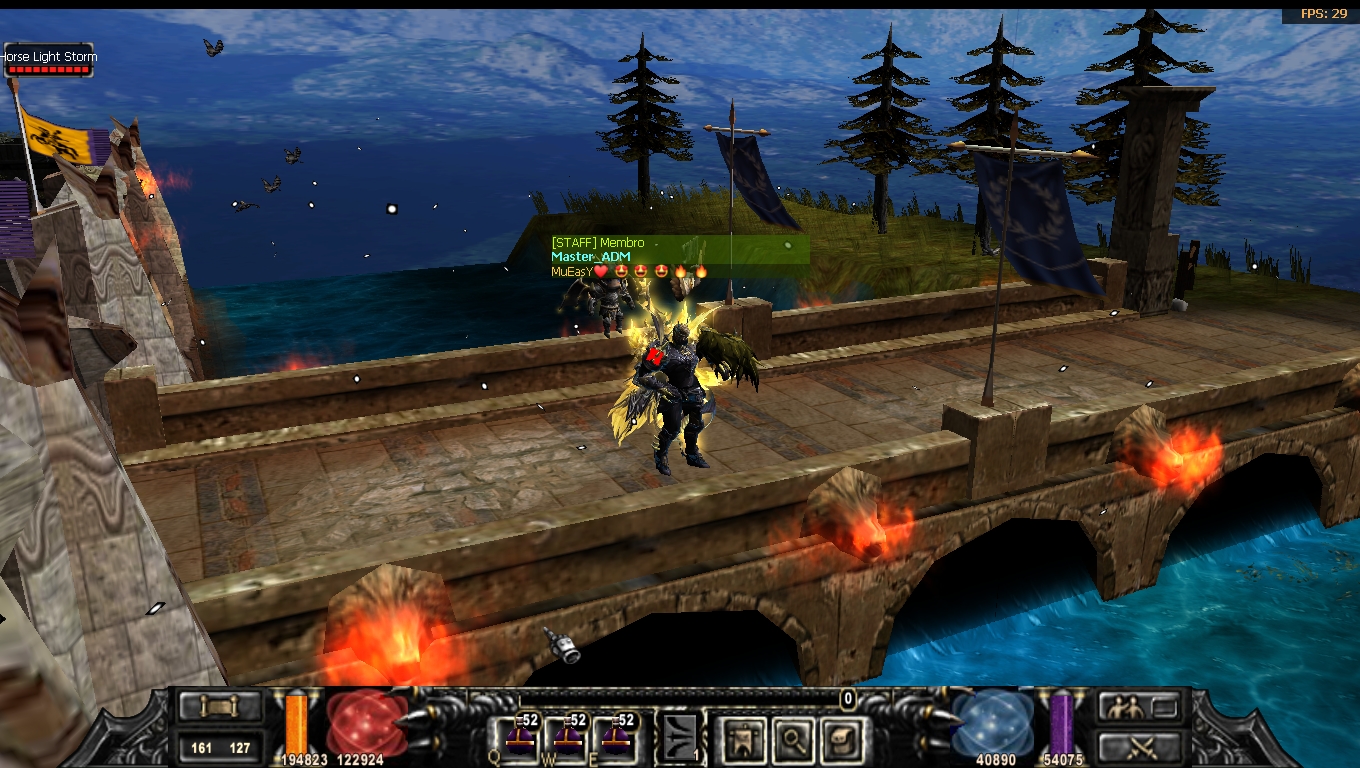
Task: Use the W-slot purple potion
Action: point(568,737)
